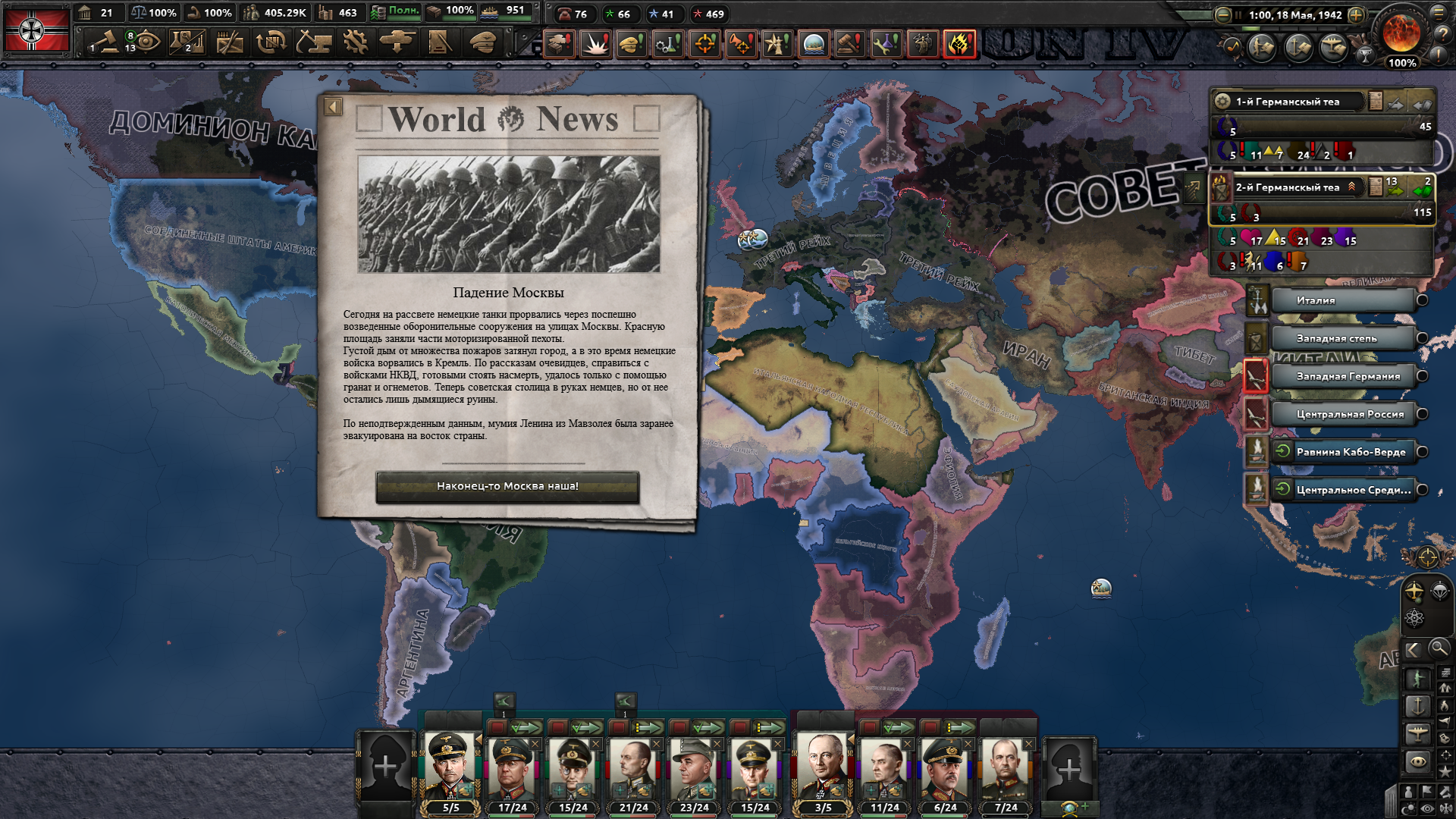The image size is (1456, 819).
Task: Switch to naval map mode anchor
Action: (x=1417, y=706)
